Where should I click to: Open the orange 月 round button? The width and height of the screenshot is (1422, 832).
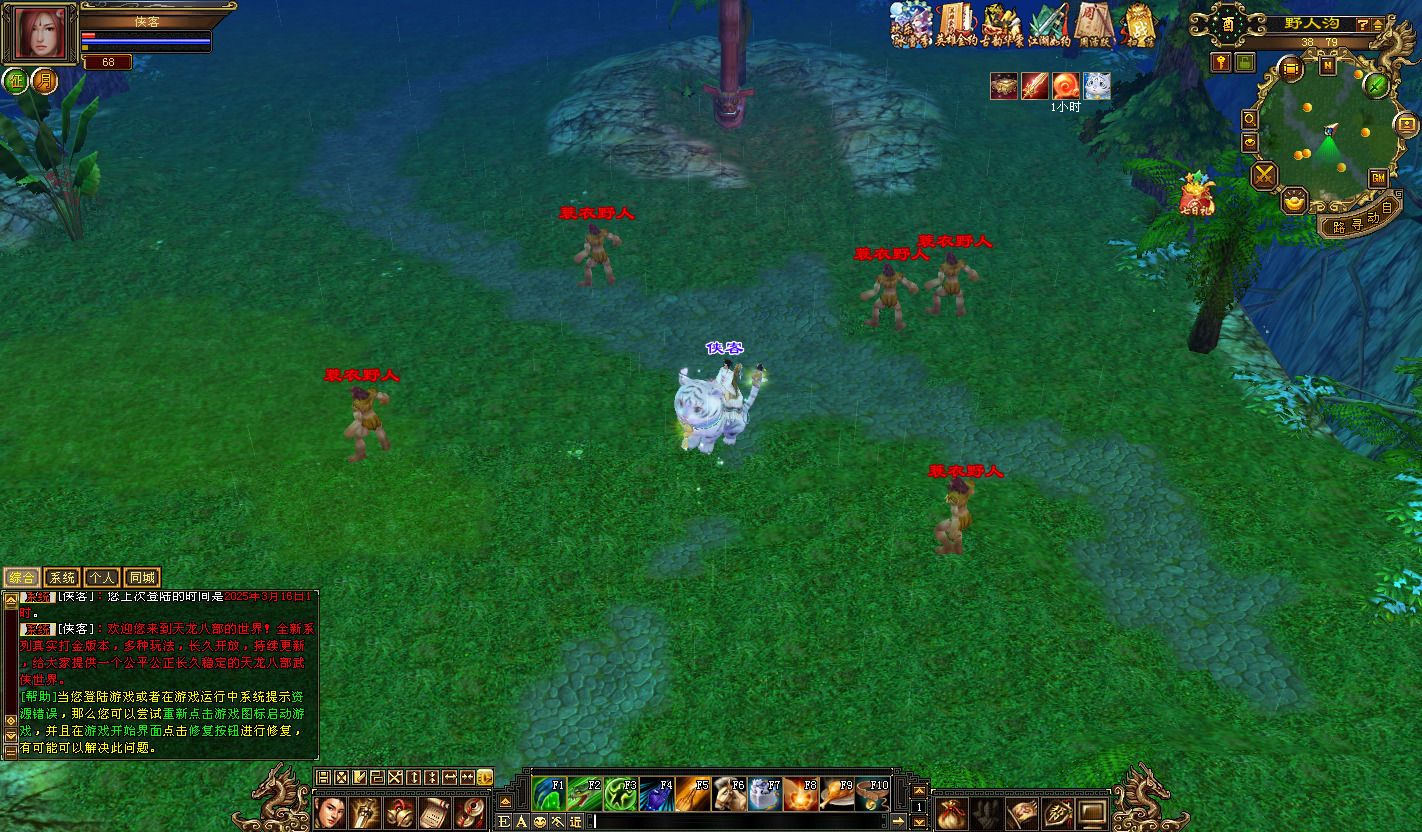click(44, 81)
